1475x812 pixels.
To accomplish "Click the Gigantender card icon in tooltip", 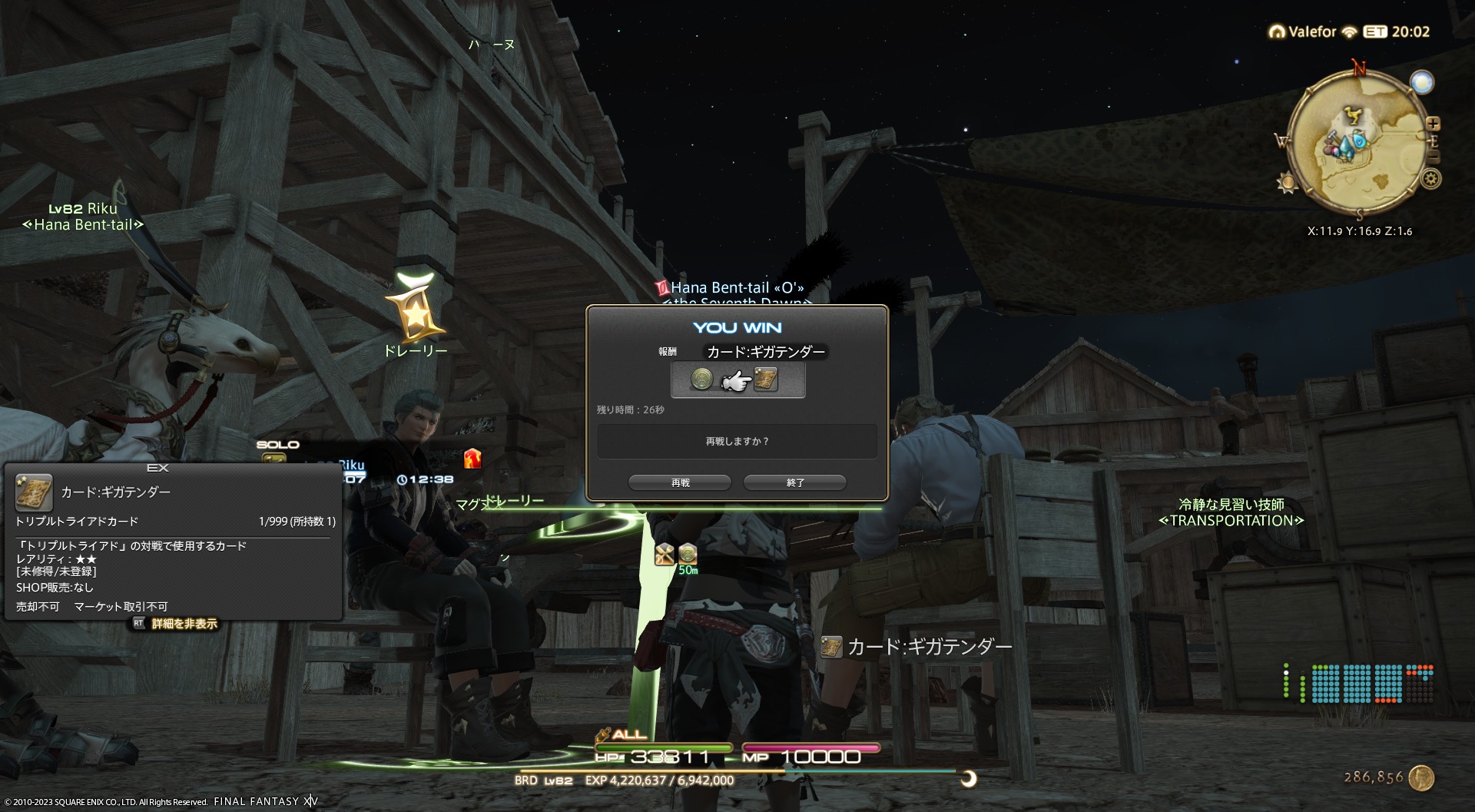I will coord(34,492).
